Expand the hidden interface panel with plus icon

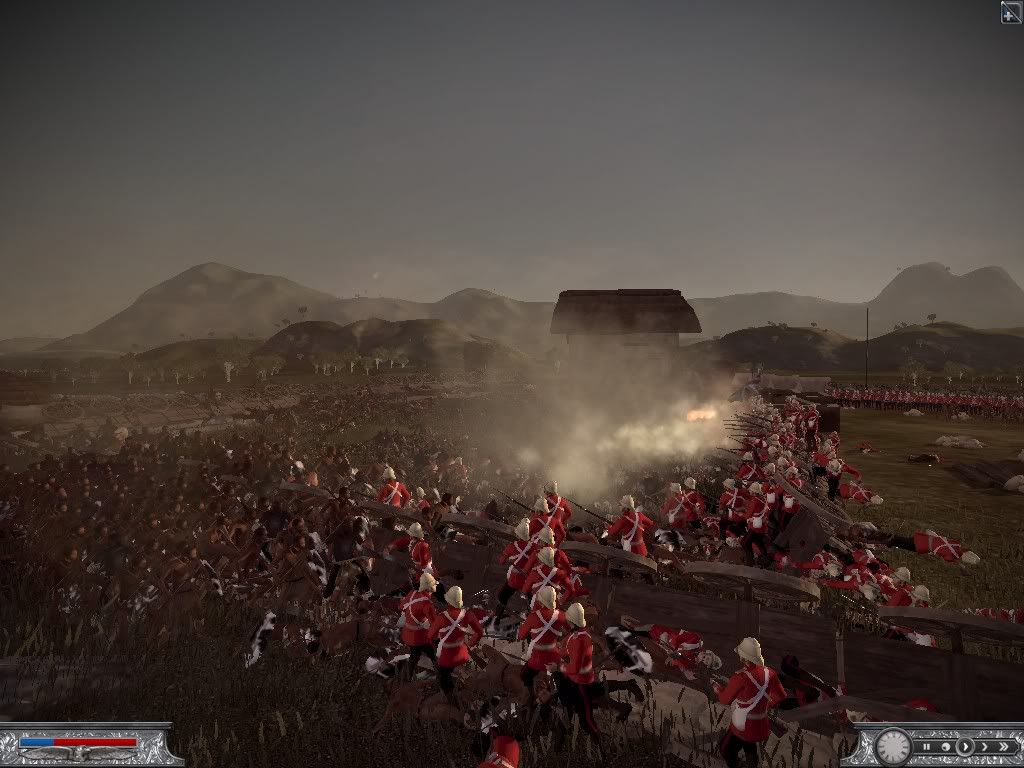click(x=1011, y=12)
